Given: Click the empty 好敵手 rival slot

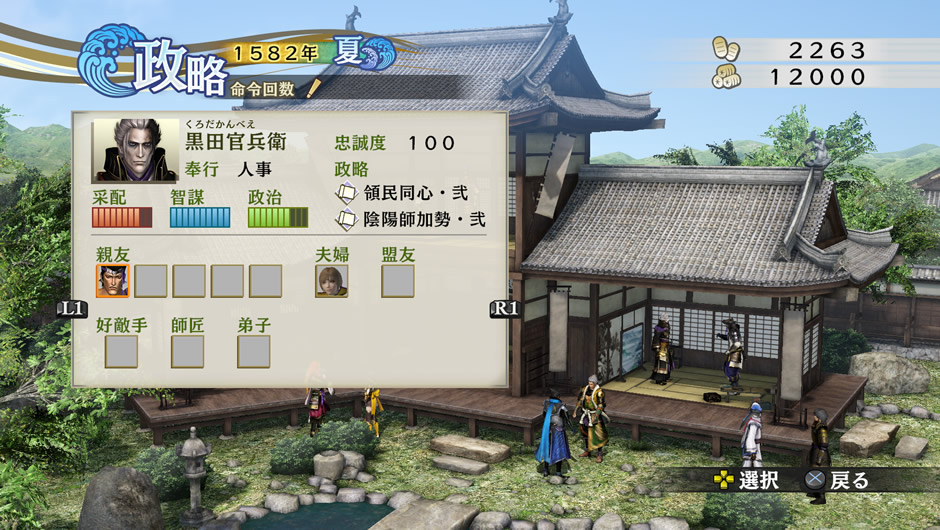Looking at the screenshot, I should 122,351.
